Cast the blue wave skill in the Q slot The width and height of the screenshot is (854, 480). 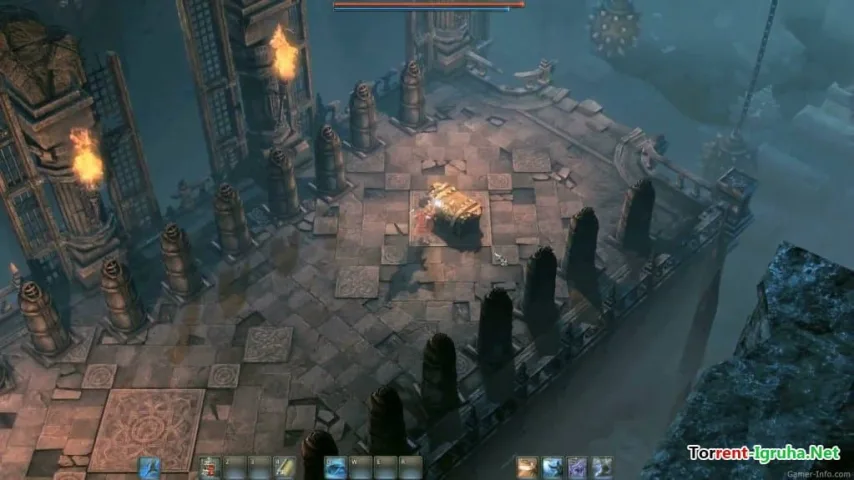point(337,467)
